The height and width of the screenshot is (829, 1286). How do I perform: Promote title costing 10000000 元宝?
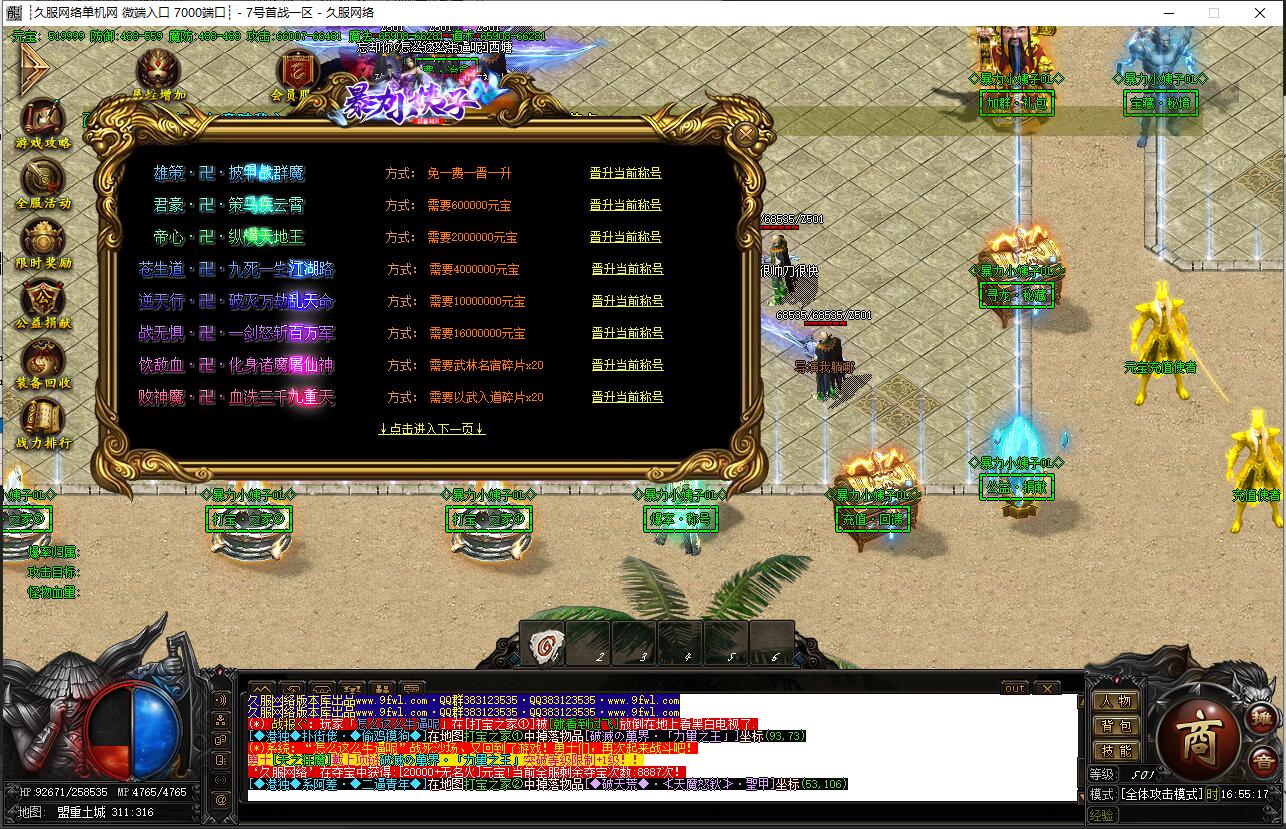627,301
